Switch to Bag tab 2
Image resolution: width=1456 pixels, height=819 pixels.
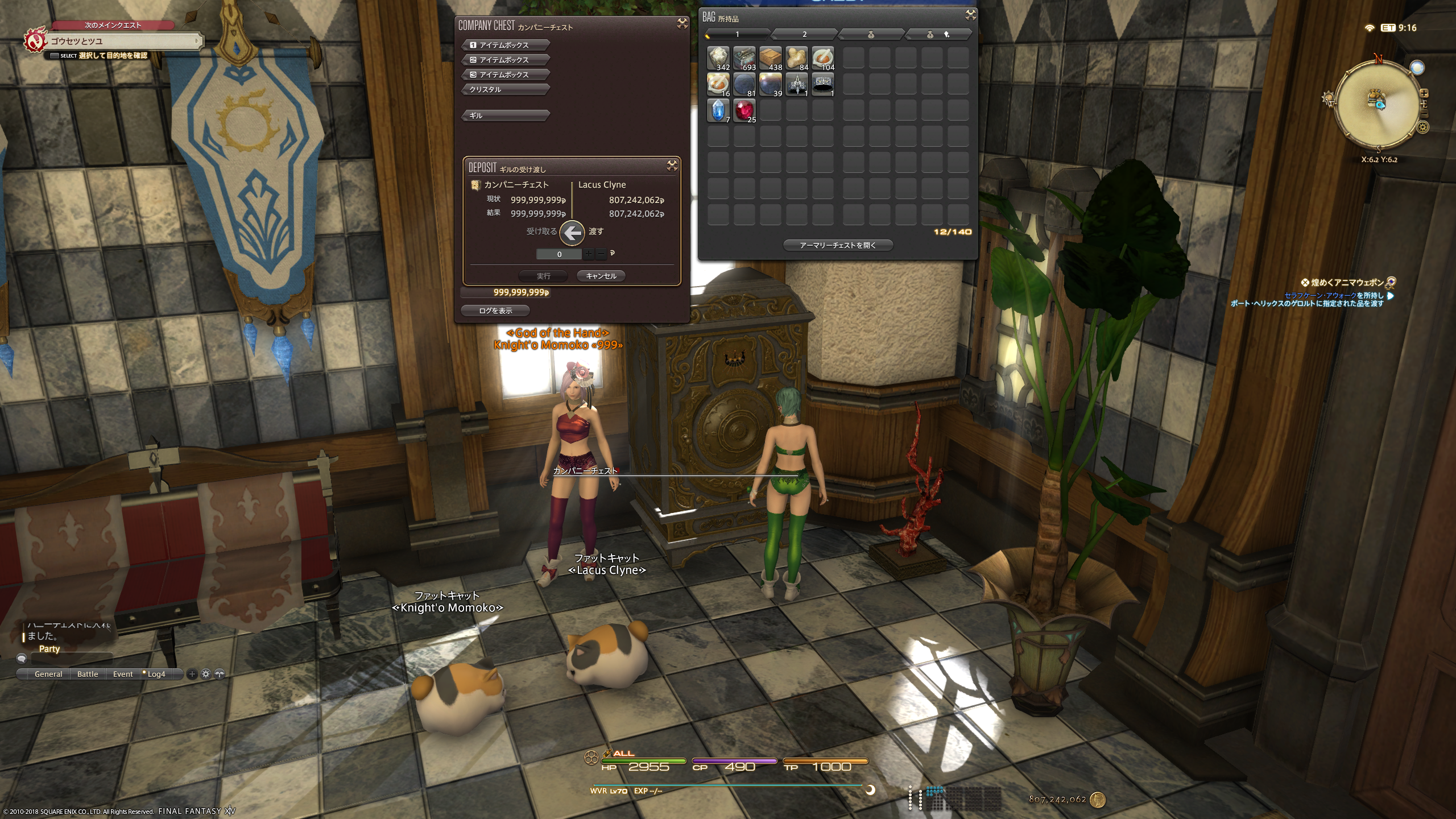click(804, 35)
